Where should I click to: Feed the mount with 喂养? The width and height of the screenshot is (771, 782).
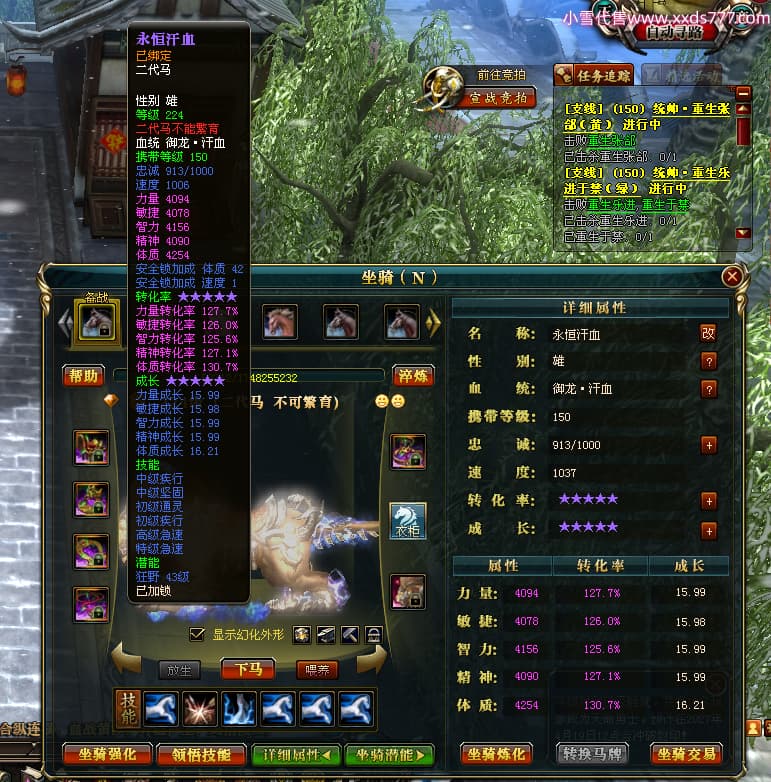pos(317,669)
